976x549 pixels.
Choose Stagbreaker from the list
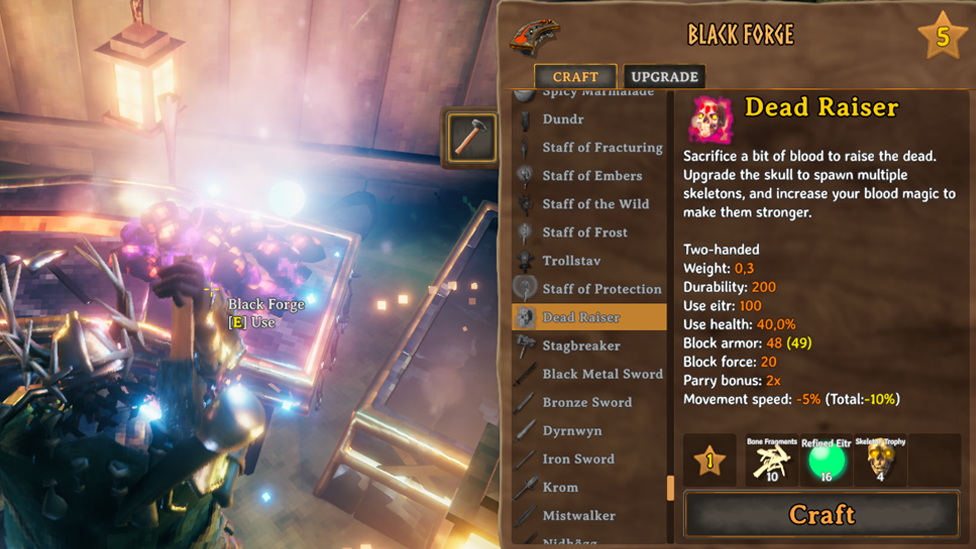pos(581,346)
